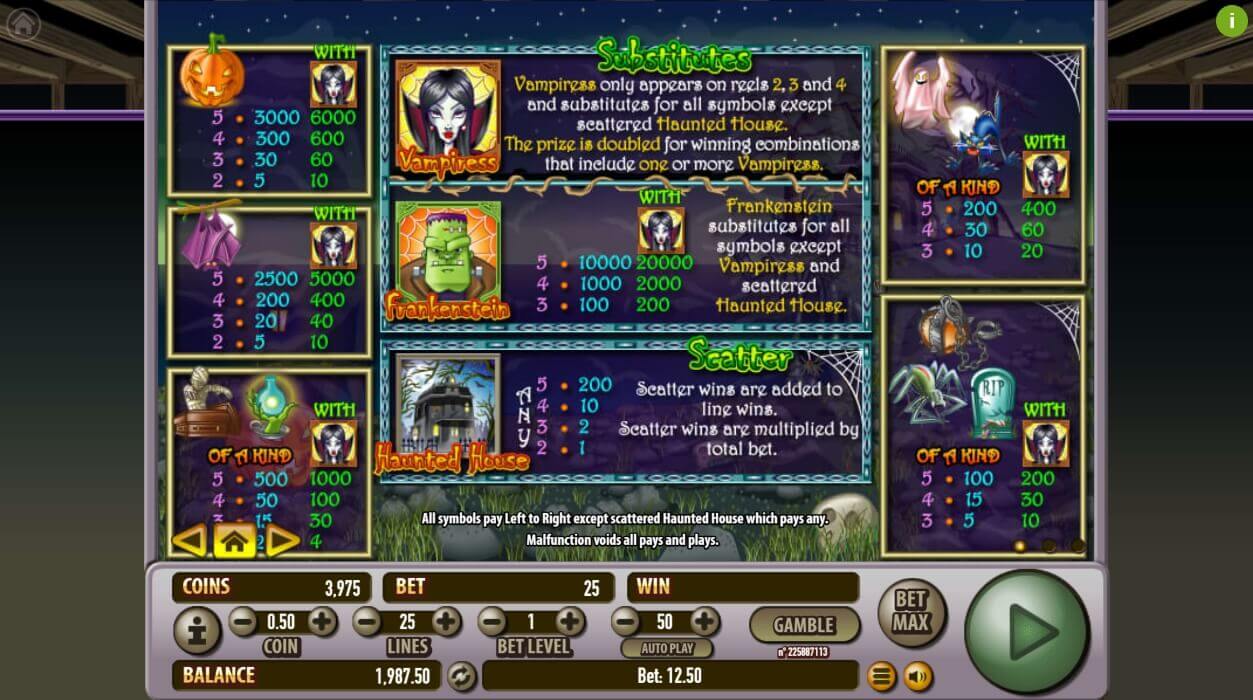The width and height of the screenshot is (1253, 700).
Task: Increase the auto play spin count
Action: [x=704, y=622]
